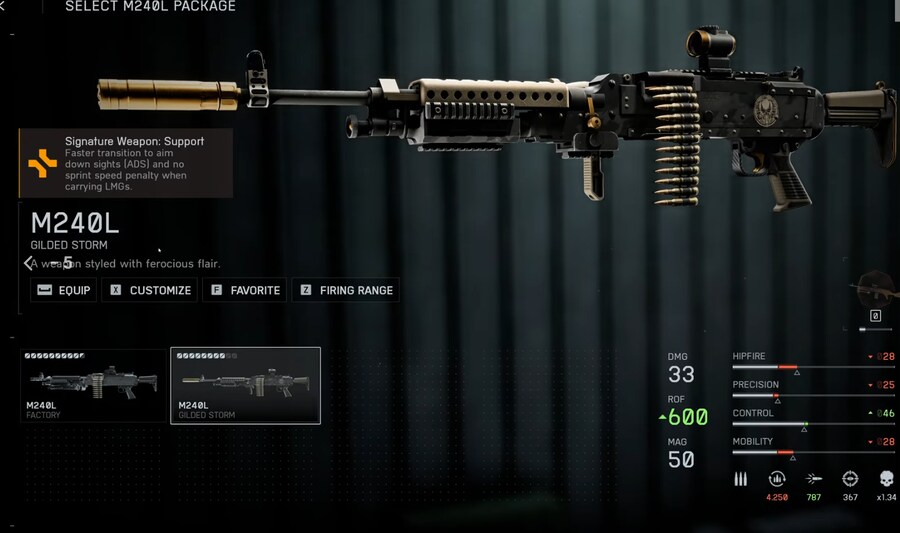The width and height of the screenshot is (900, 533).
Task: Mark this weapon as Favorite
Action: [x=245, y=290]
